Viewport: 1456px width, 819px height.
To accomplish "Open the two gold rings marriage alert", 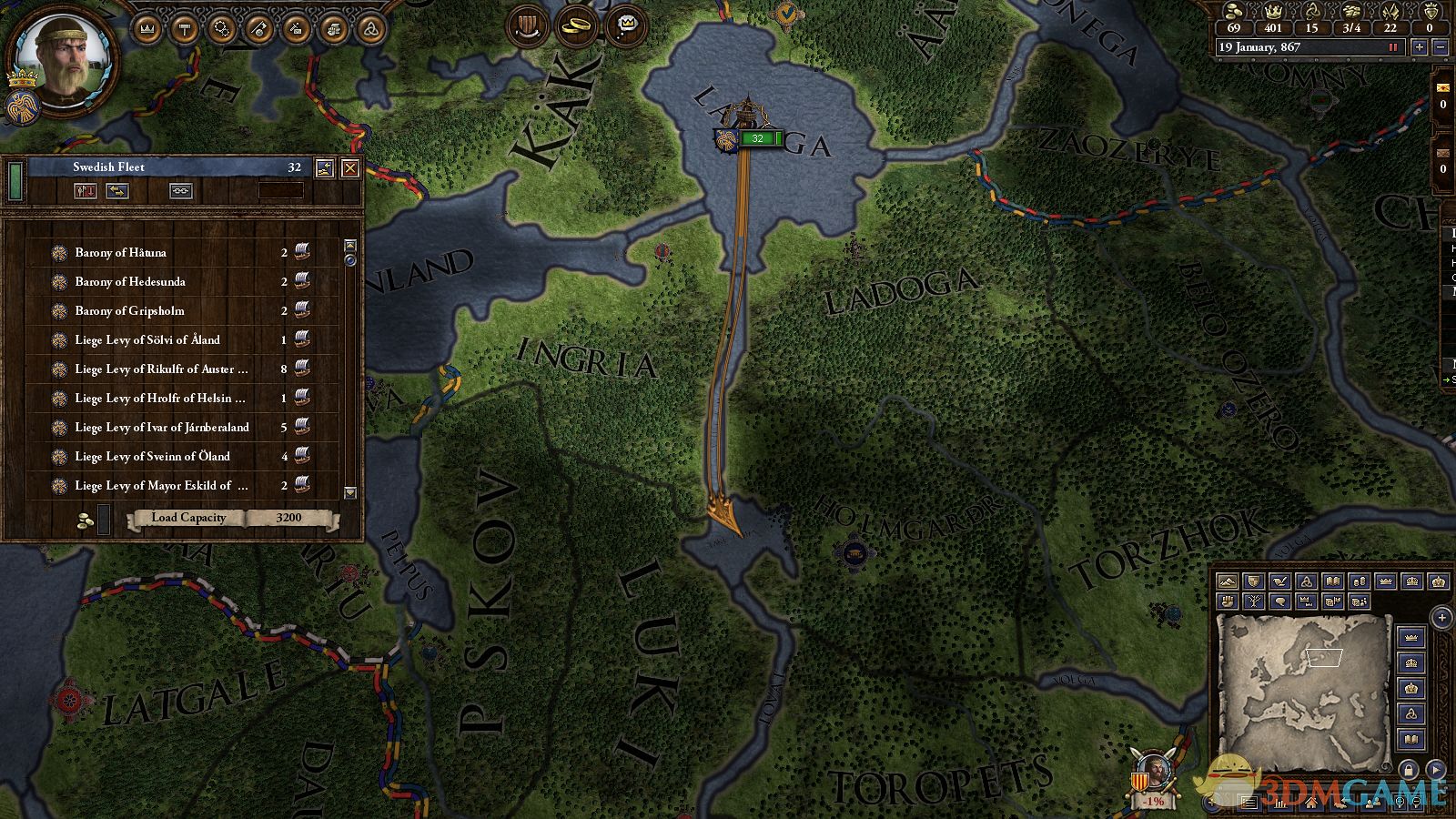I will pos(575,25).
